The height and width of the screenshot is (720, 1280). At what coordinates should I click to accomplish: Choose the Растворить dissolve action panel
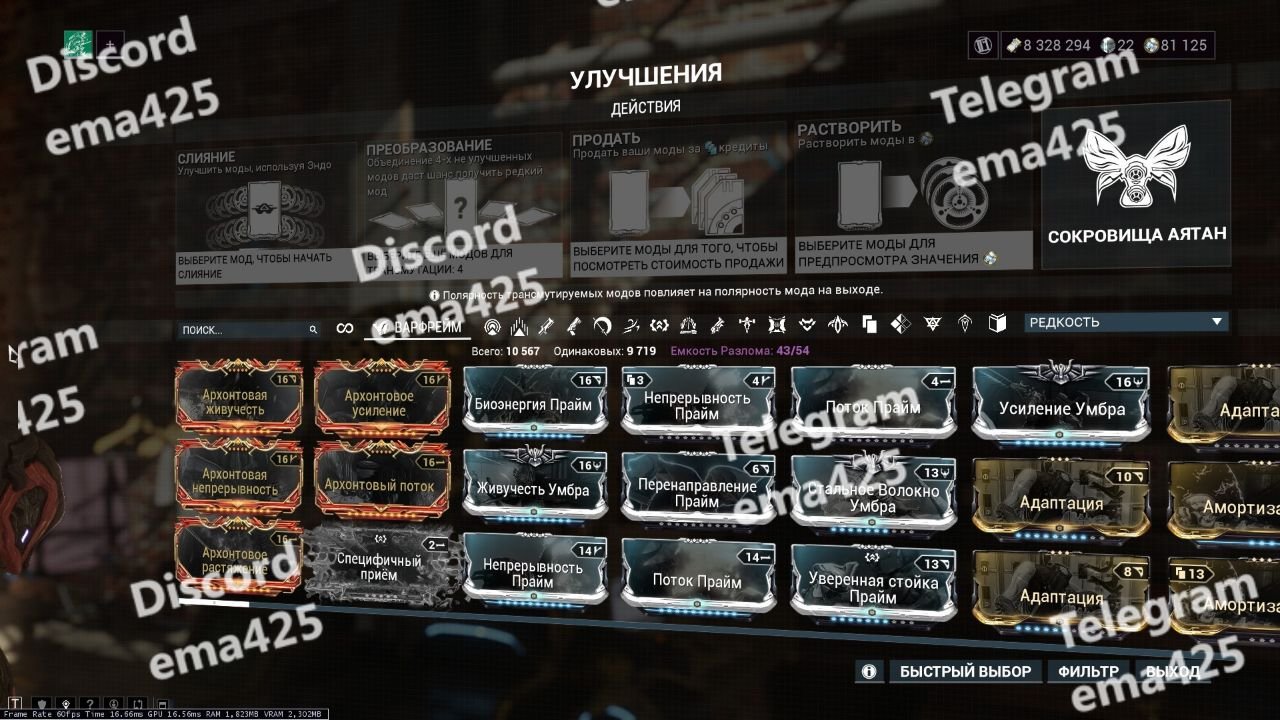913,197
